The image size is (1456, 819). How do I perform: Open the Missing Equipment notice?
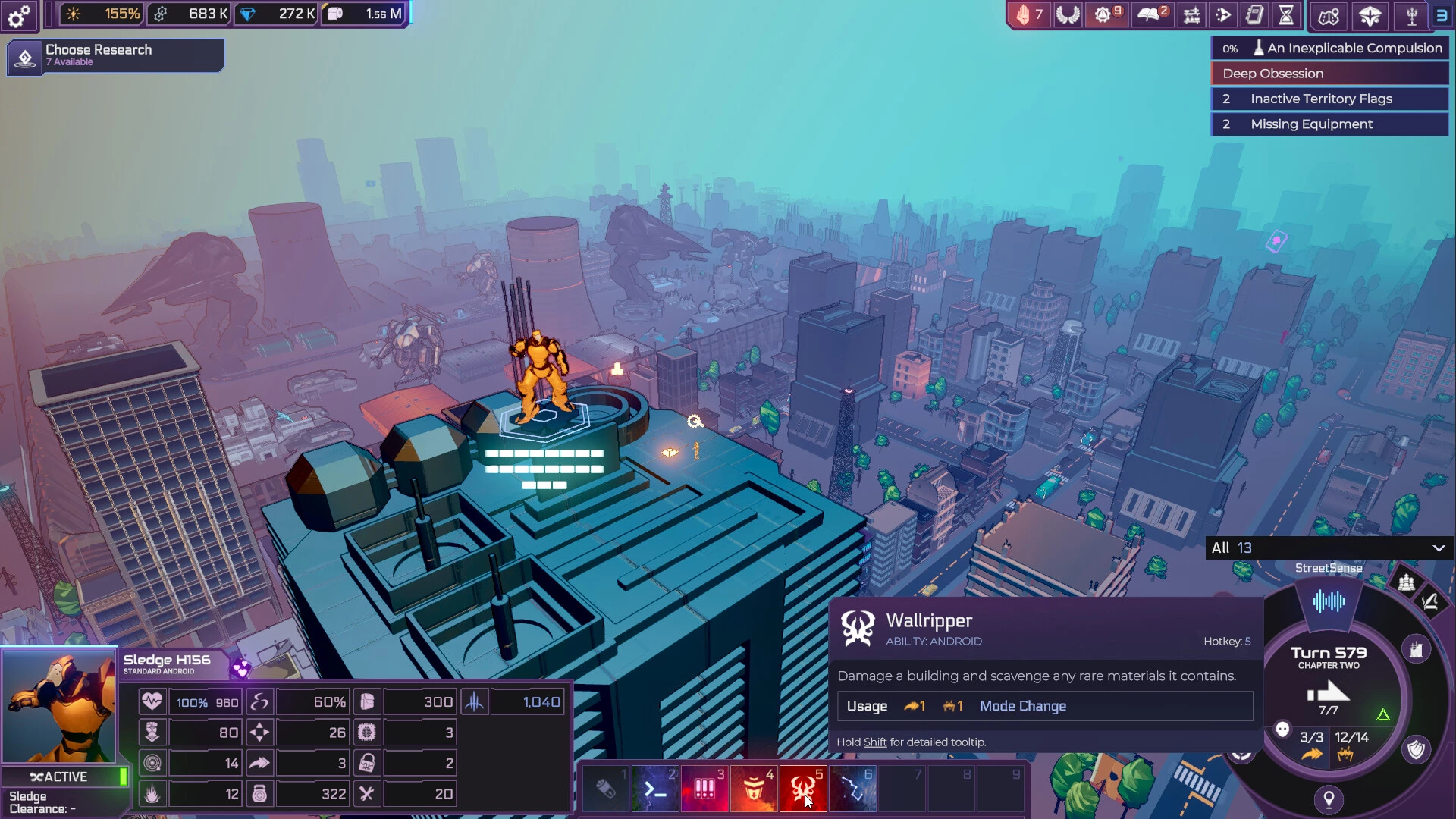[x=1329, y=124]
